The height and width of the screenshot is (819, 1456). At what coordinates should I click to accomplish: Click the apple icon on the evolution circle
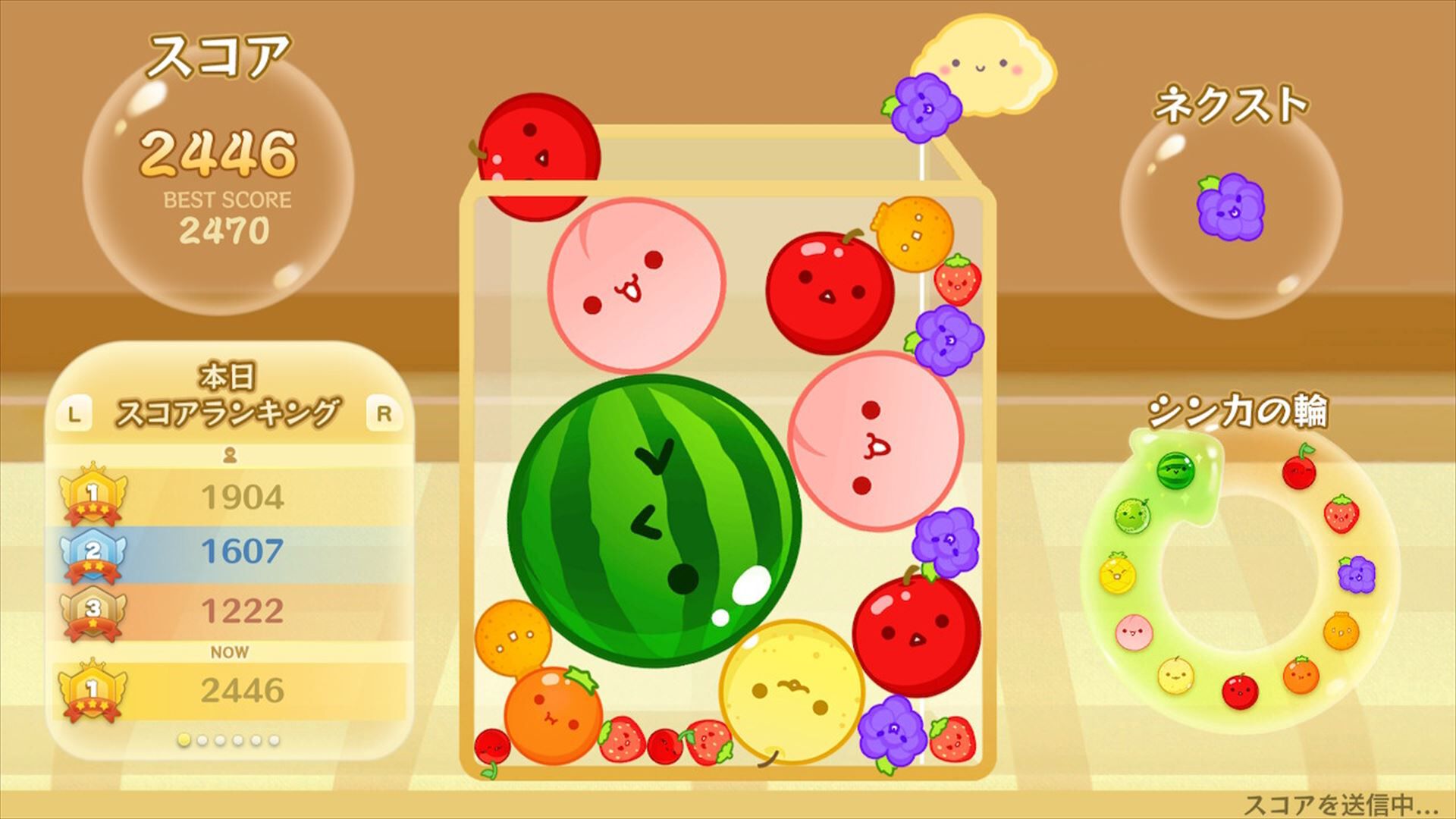click(x=1239, y=692)
